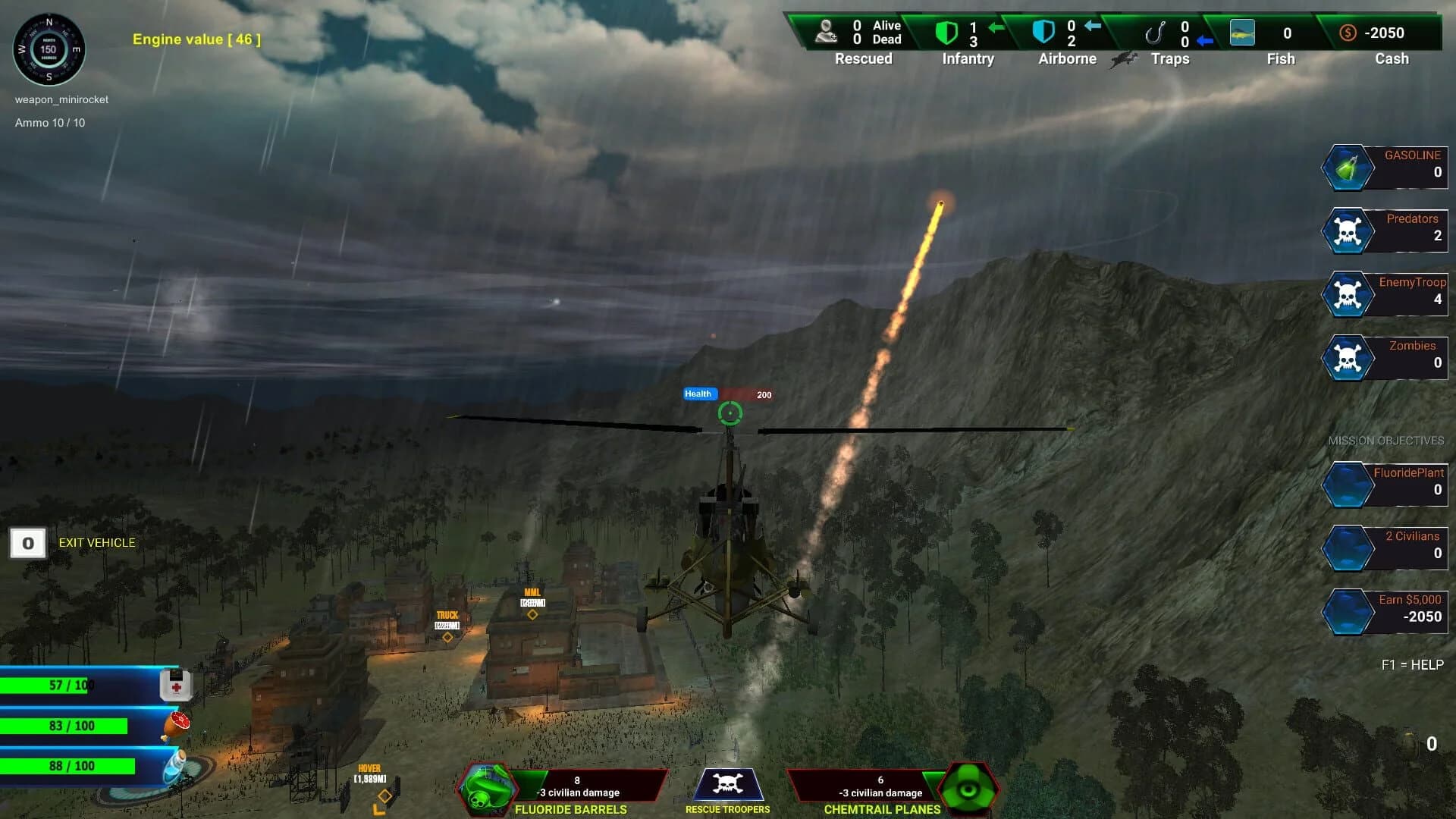Screen dimensions: 1456x819
Task: Click the Exit Vehicle key prompt
Action: [x=28, y=543]
